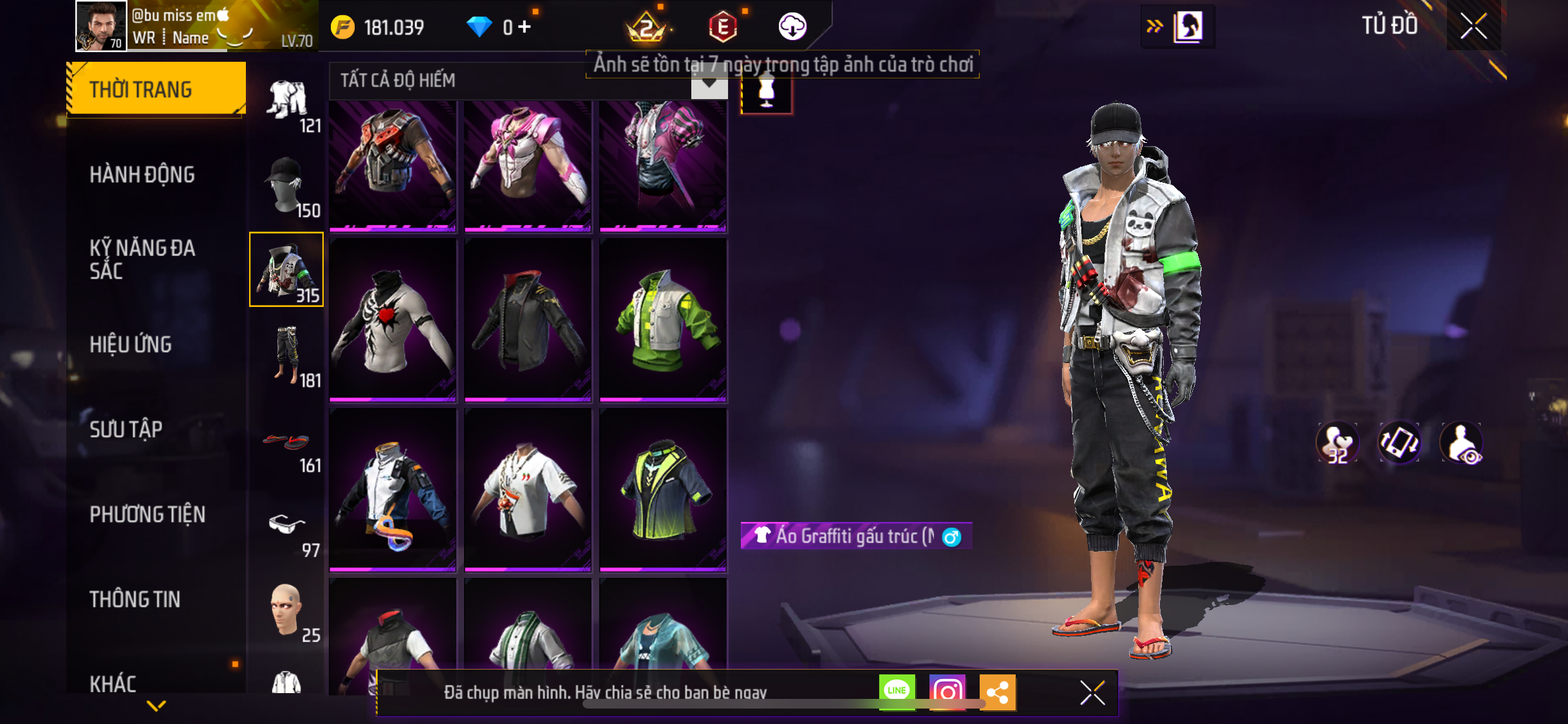Viewport: 1568px width, 724px height.
Task: Open the SƯU TẬP tab
Action: click(x=126, y=429)
